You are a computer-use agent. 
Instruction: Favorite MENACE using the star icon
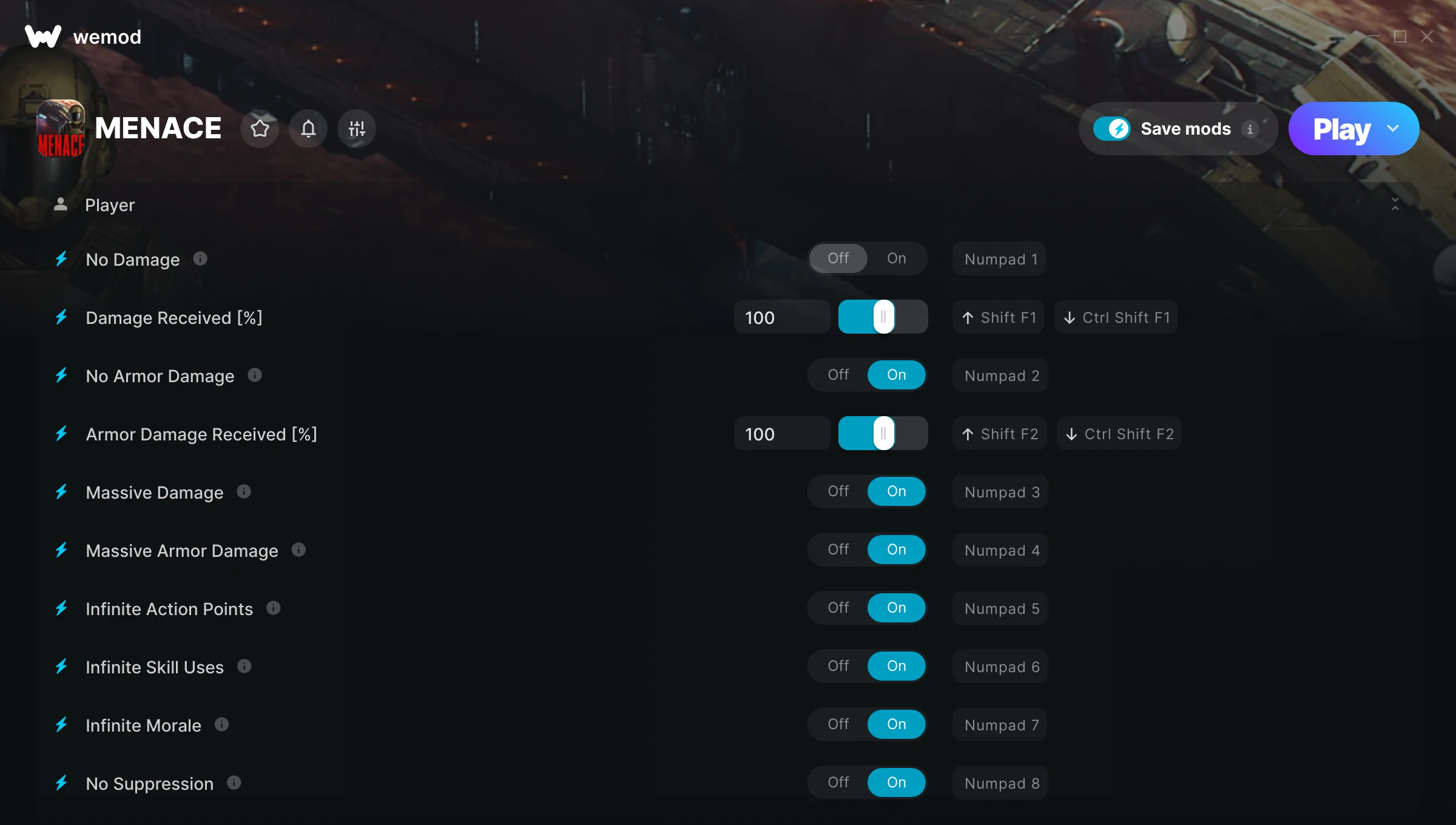[x=260, y=128]
